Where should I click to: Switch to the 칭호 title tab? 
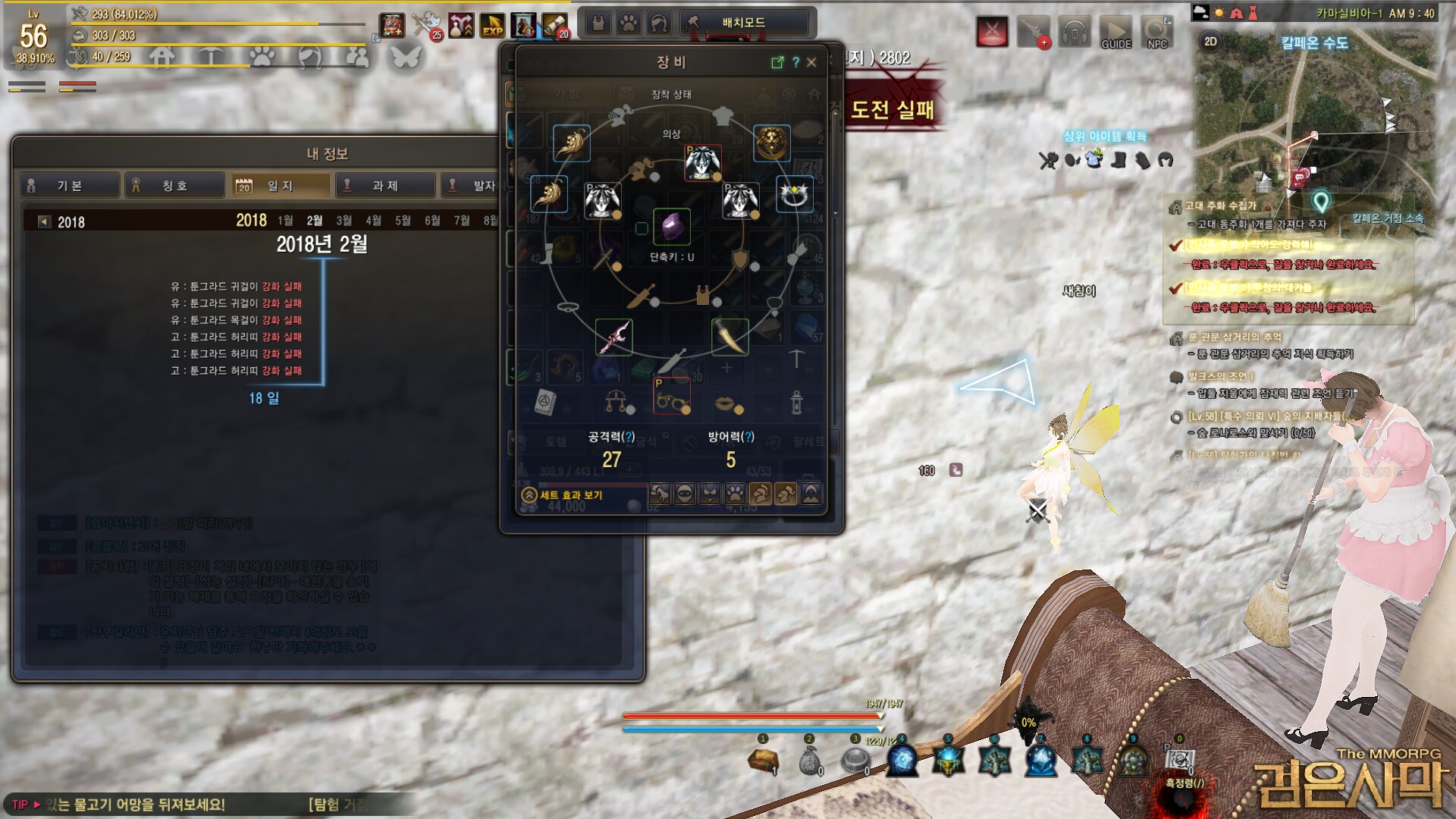pos(174,185)
